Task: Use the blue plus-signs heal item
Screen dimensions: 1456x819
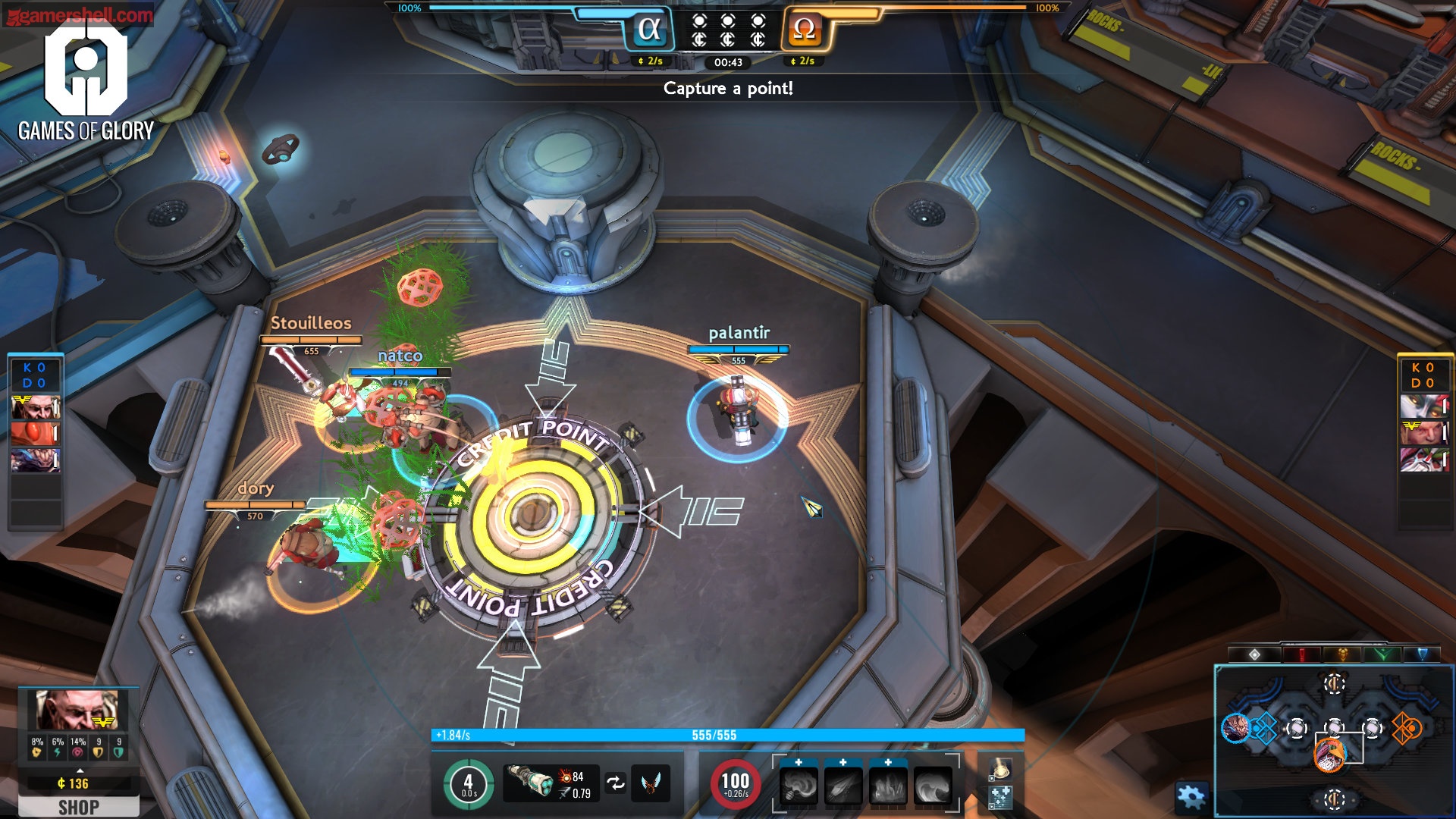Action: [1001, 797]
